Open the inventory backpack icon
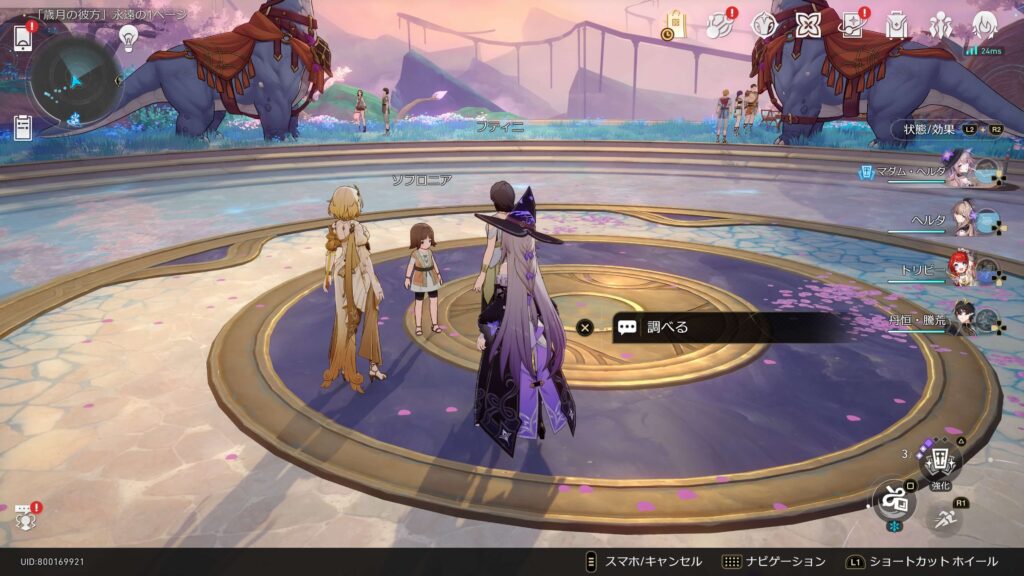The height and width of the screenshot is (576, 1024). point(897,25)
